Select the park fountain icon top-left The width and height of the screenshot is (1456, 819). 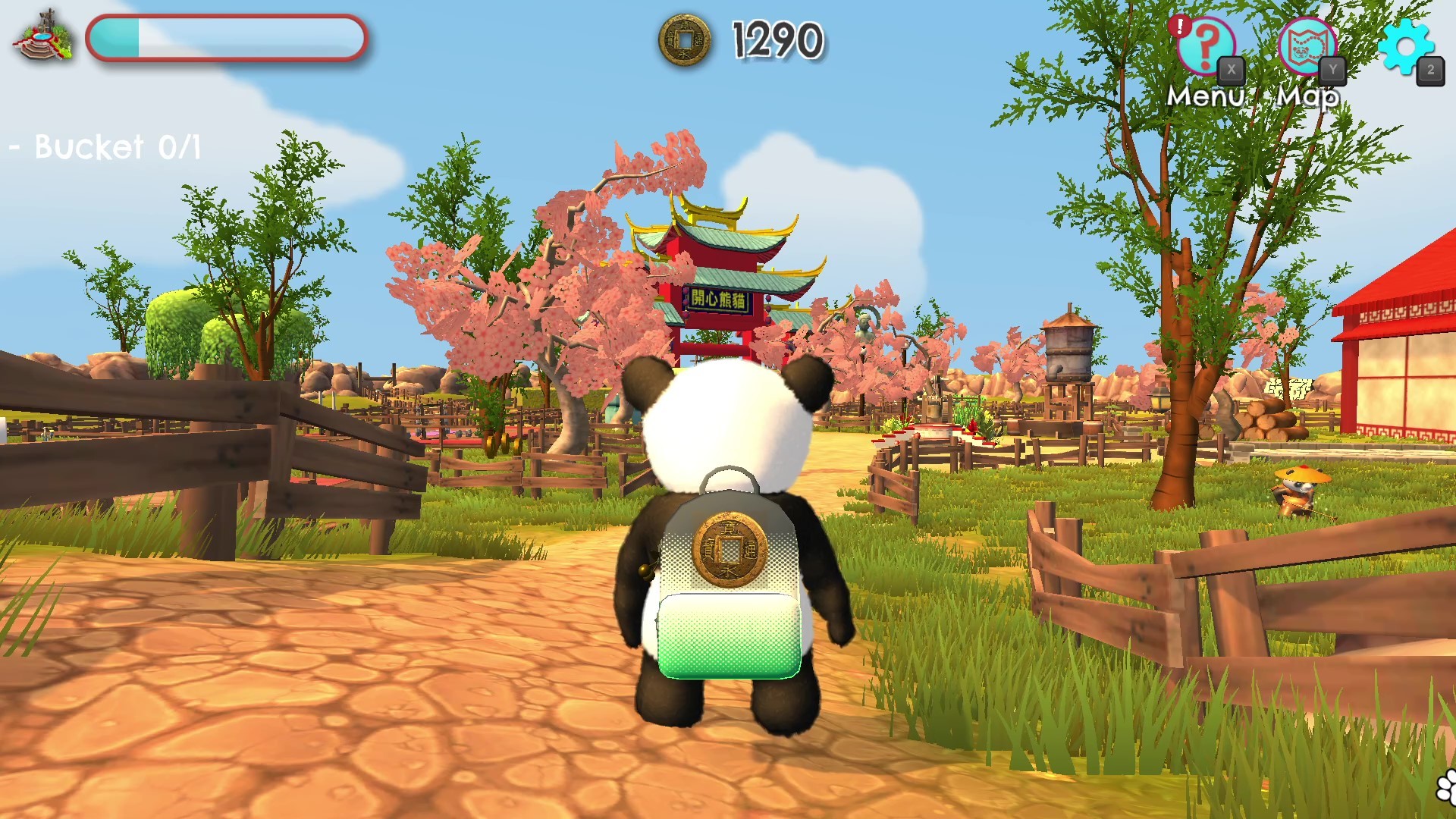click(x=45, y=34)
